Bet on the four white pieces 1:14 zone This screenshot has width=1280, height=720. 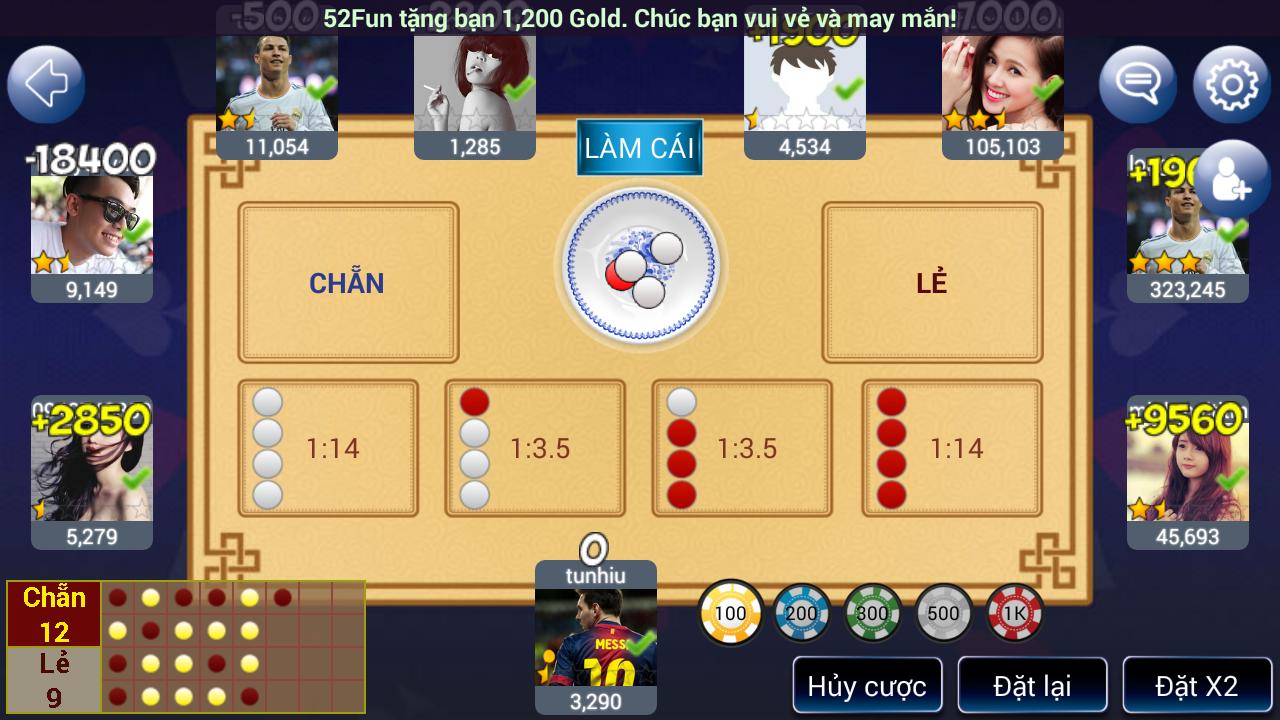pos(328,447)
